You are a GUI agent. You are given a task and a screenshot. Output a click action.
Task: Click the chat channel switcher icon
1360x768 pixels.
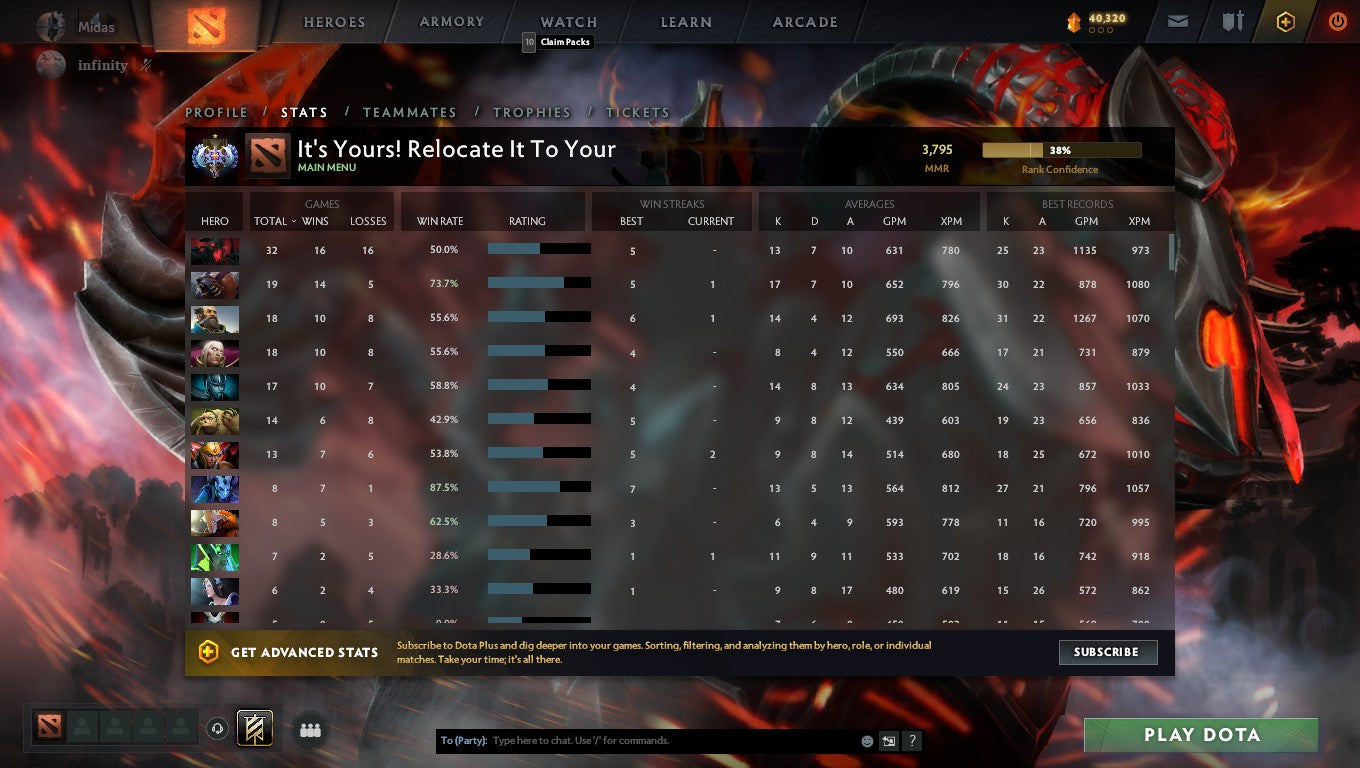[x=888, y=740]
